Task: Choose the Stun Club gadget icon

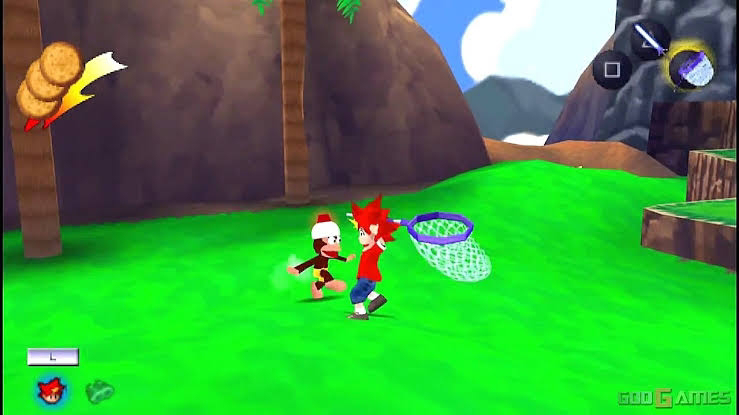Action: [x=650, y=39]
